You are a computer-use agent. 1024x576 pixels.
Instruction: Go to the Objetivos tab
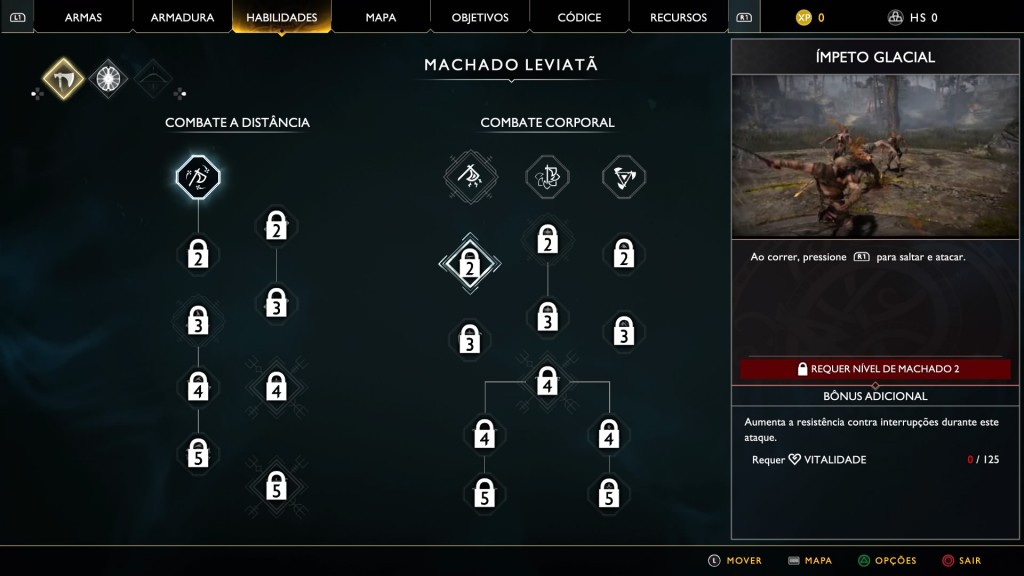[480, 17]
